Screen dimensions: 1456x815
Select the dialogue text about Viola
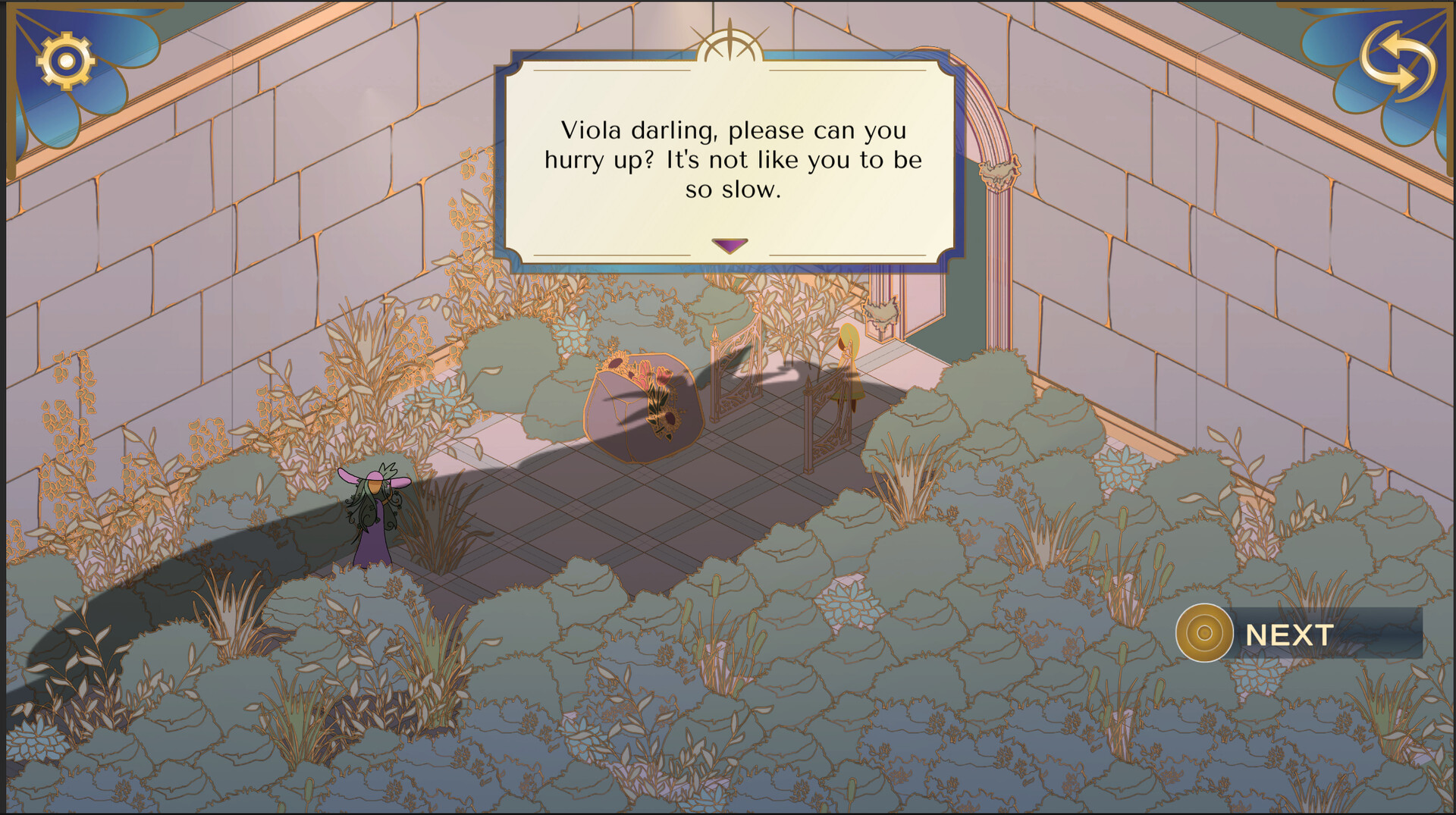tap(733, 159)
